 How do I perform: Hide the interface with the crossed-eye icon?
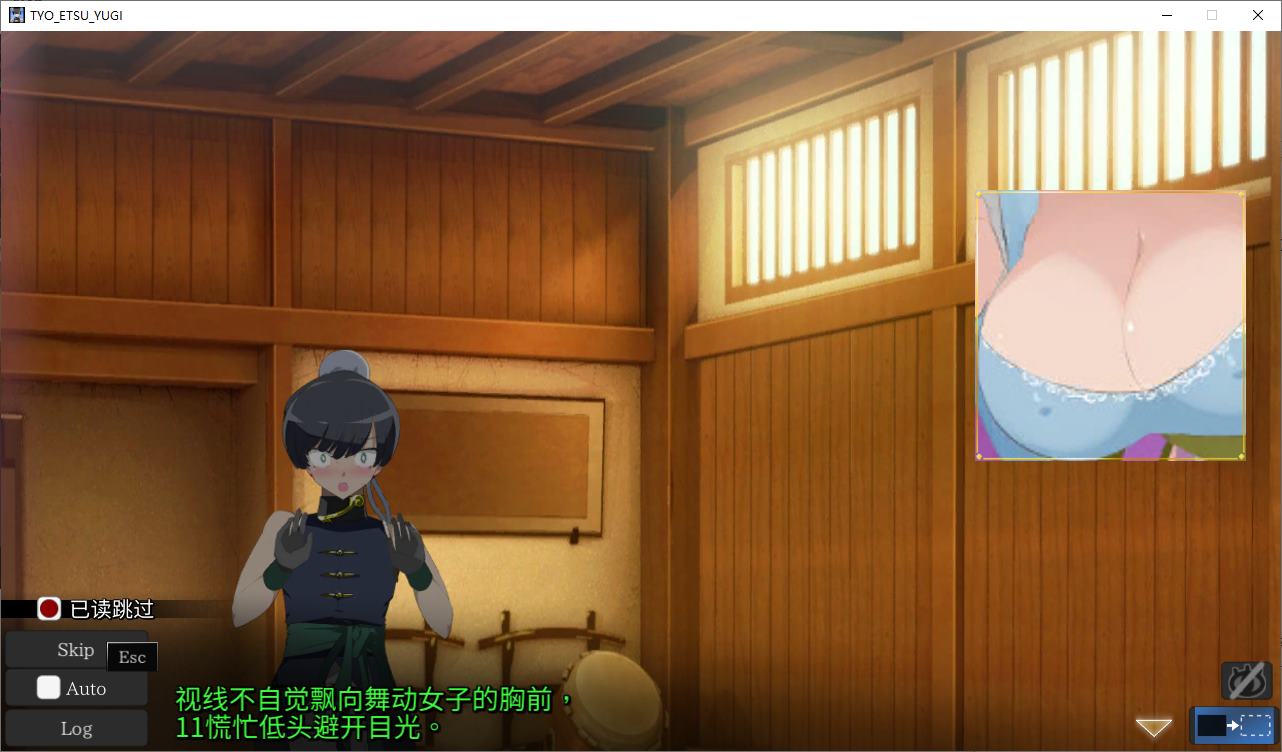(x=1245, y=681)
